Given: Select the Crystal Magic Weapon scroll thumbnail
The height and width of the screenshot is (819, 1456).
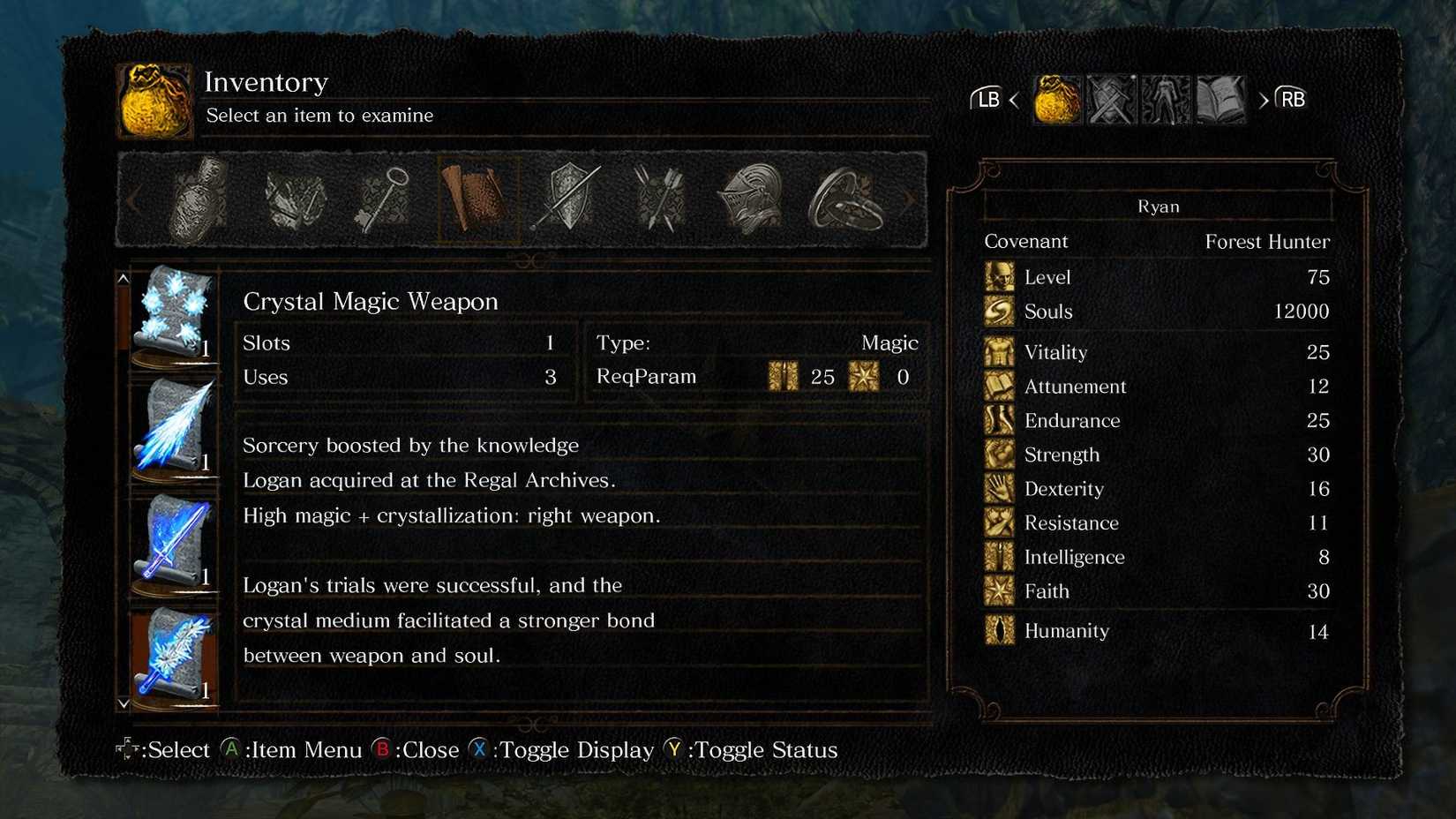Looking at the screenshot, I should pos(174,313).
